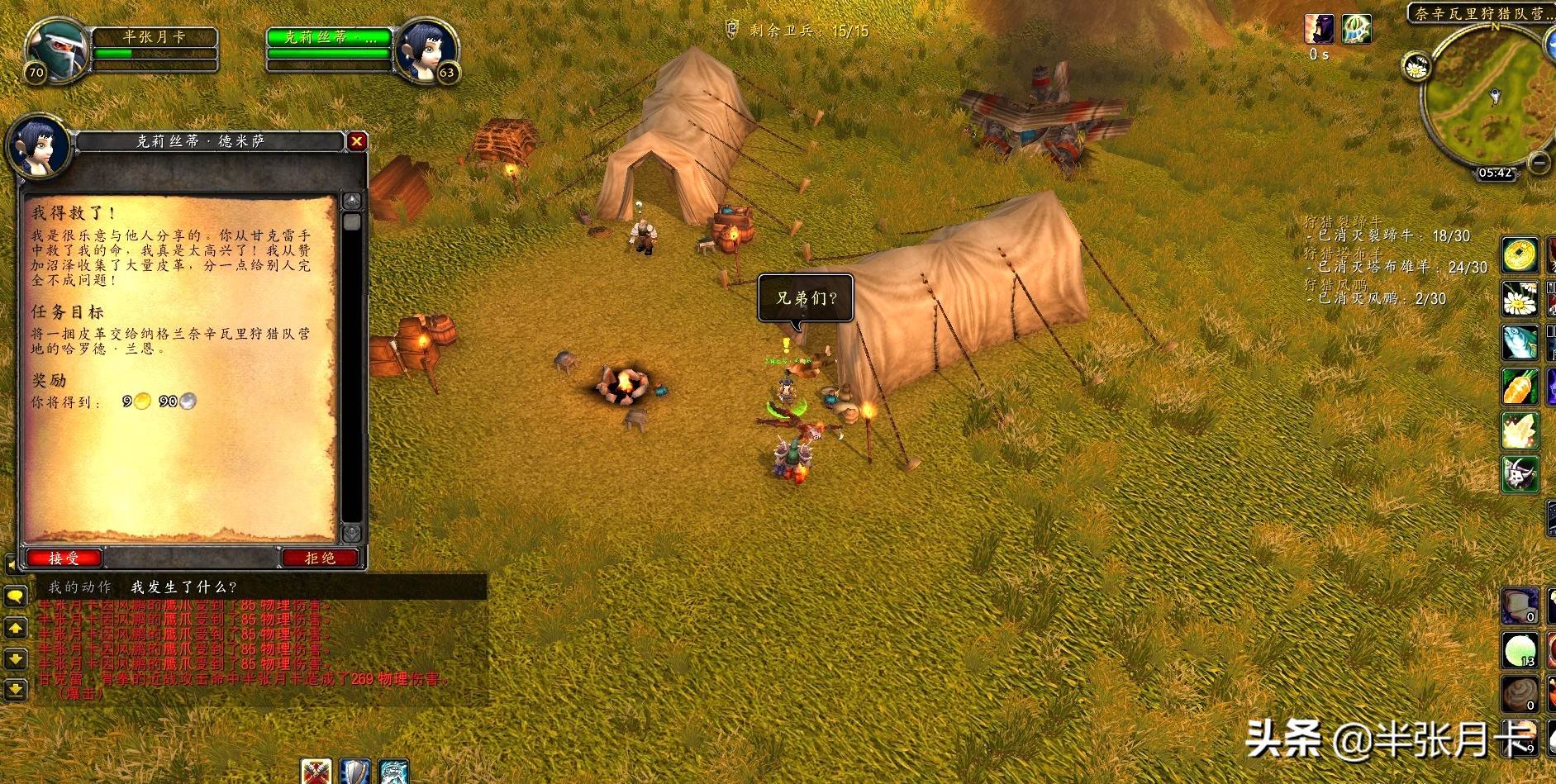Jump chat log to the bottom
The height and width of the screenshot is (784, 1556).
pos(15,688)
